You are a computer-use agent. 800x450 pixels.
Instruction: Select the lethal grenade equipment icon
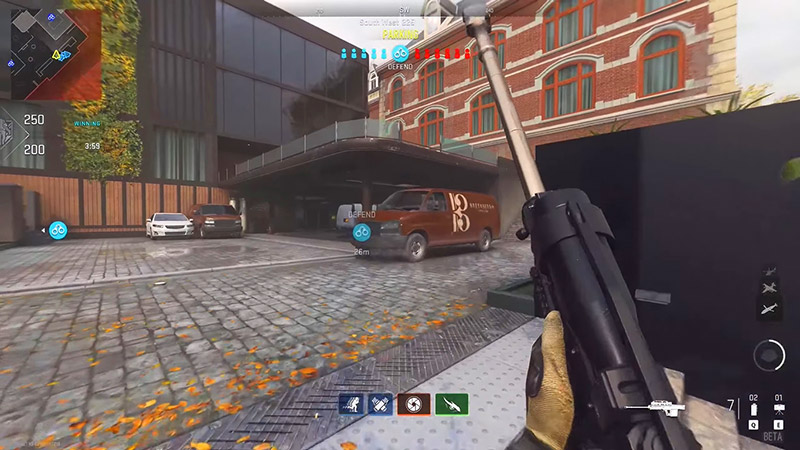tap(753, 410)
